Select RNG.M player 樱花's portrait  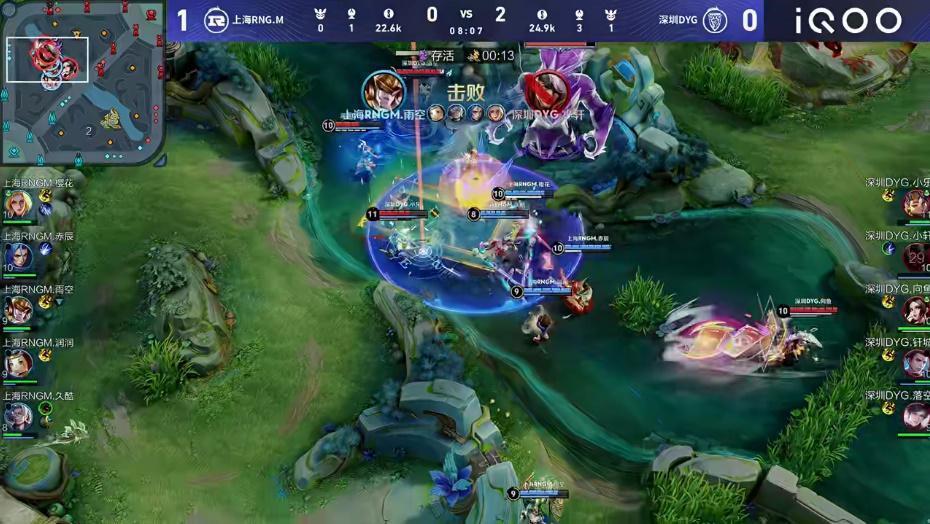coord(18,204)
